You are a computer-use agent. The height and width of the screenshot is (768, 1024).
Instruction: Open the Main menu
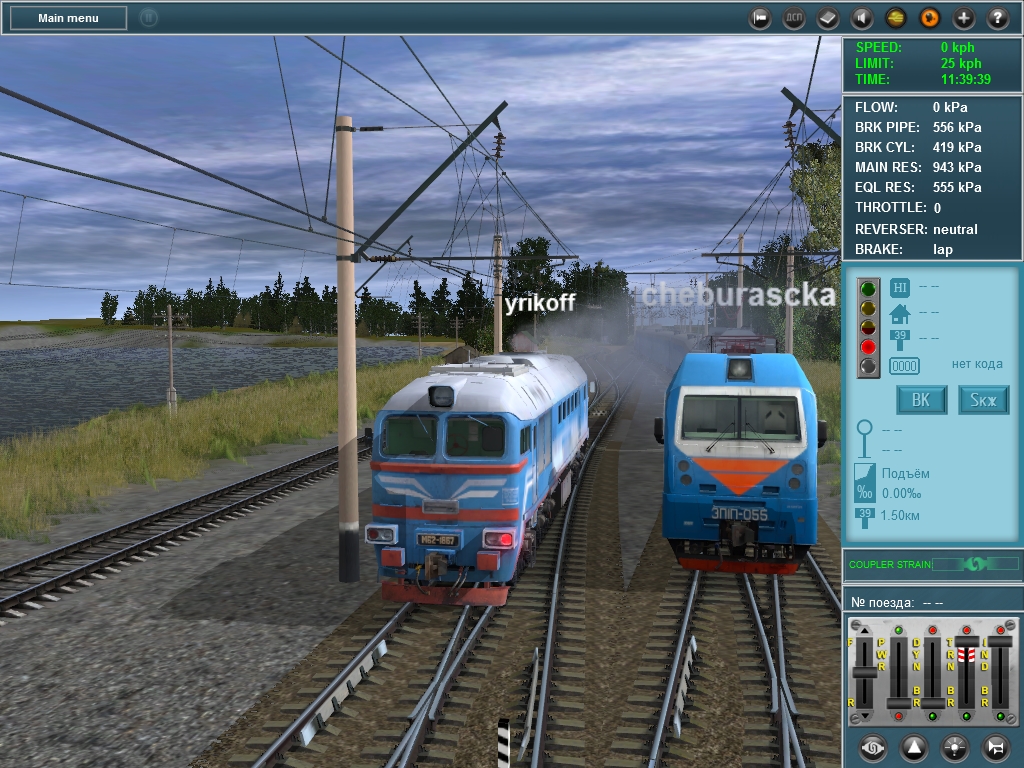tap(68, 18)
